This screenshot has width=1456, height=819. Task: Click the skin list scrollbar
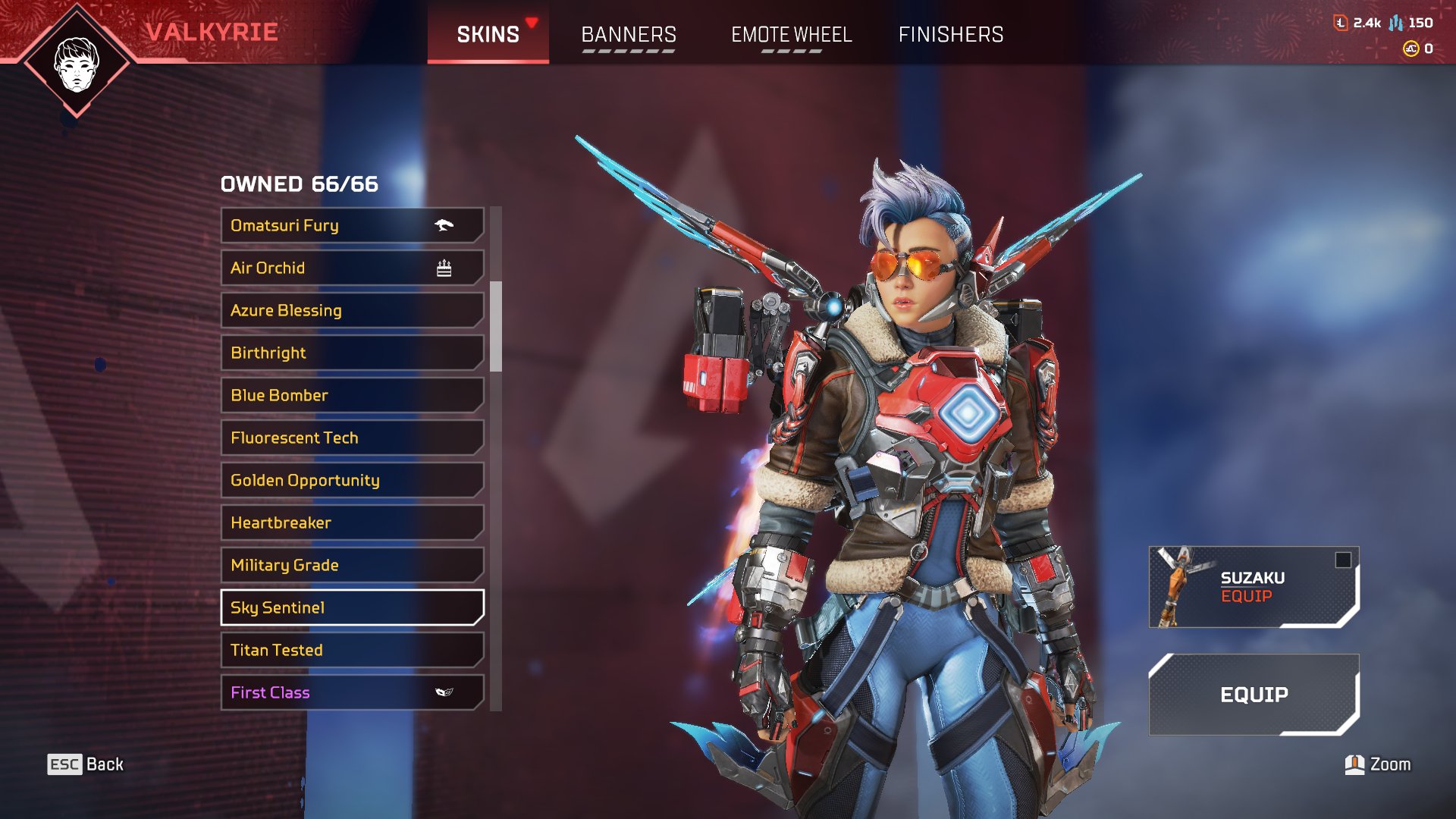[496, 327]
